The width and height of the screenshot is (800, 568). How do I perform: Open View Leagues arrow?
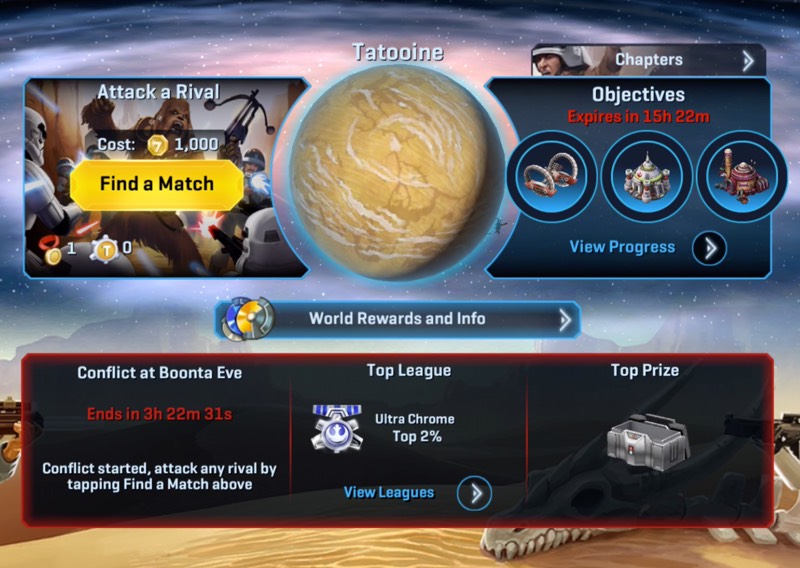click(x=473, y=493)
